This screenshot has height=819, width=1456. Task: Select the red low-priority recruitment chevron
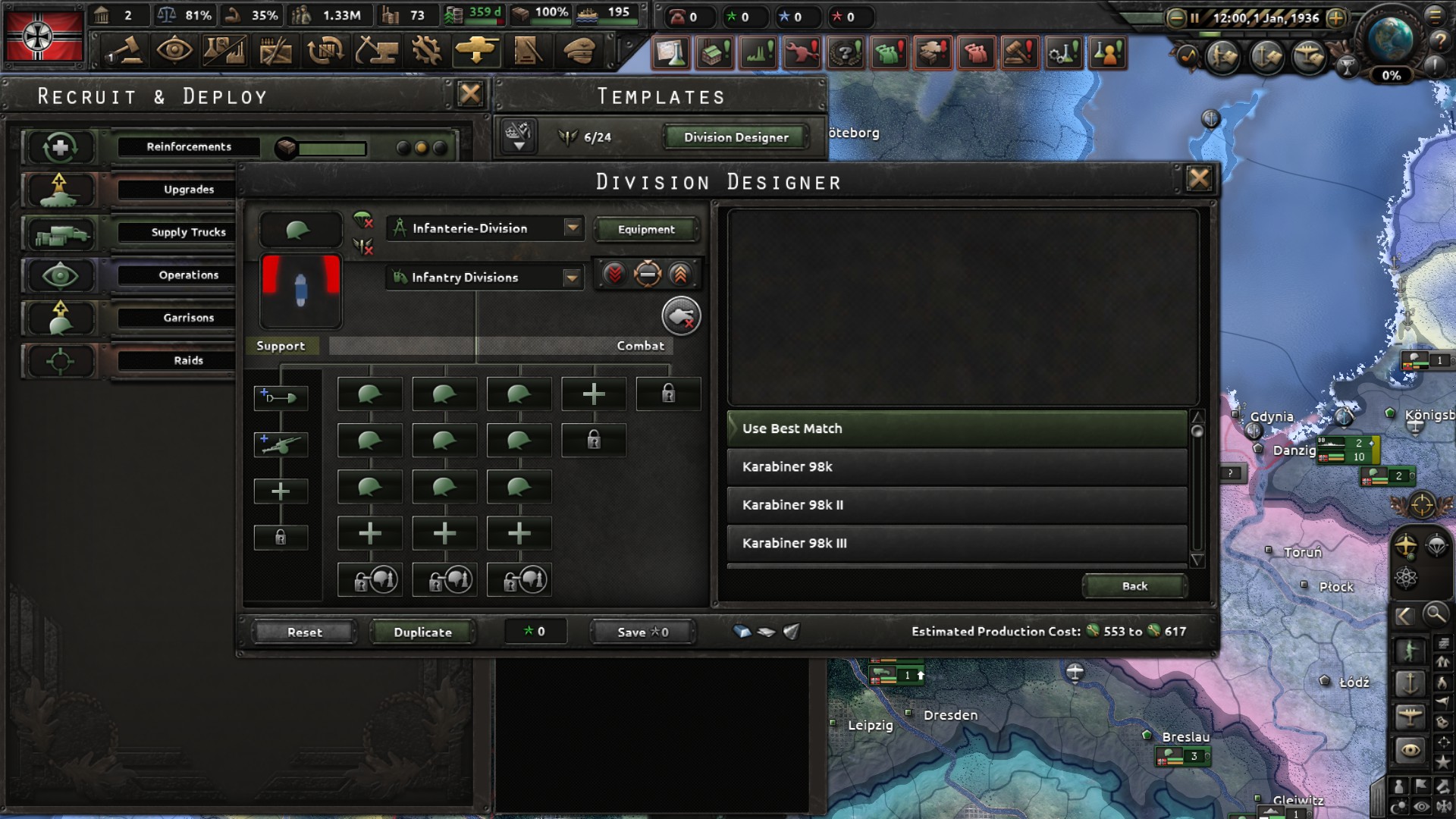pos(614,275)
